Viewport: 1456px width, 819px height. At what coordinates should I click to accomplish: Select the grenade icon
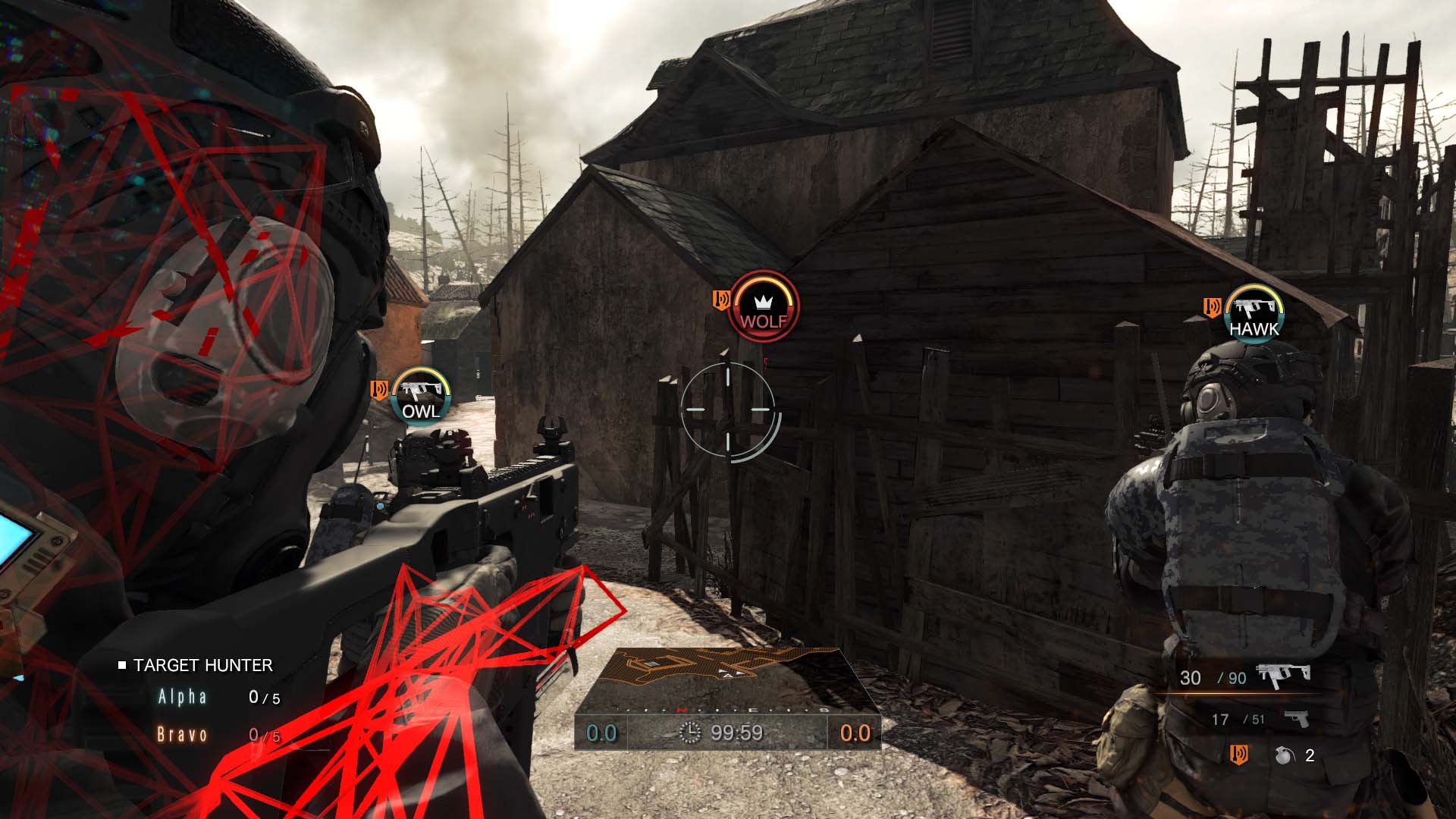click(x=1283, y=755)
